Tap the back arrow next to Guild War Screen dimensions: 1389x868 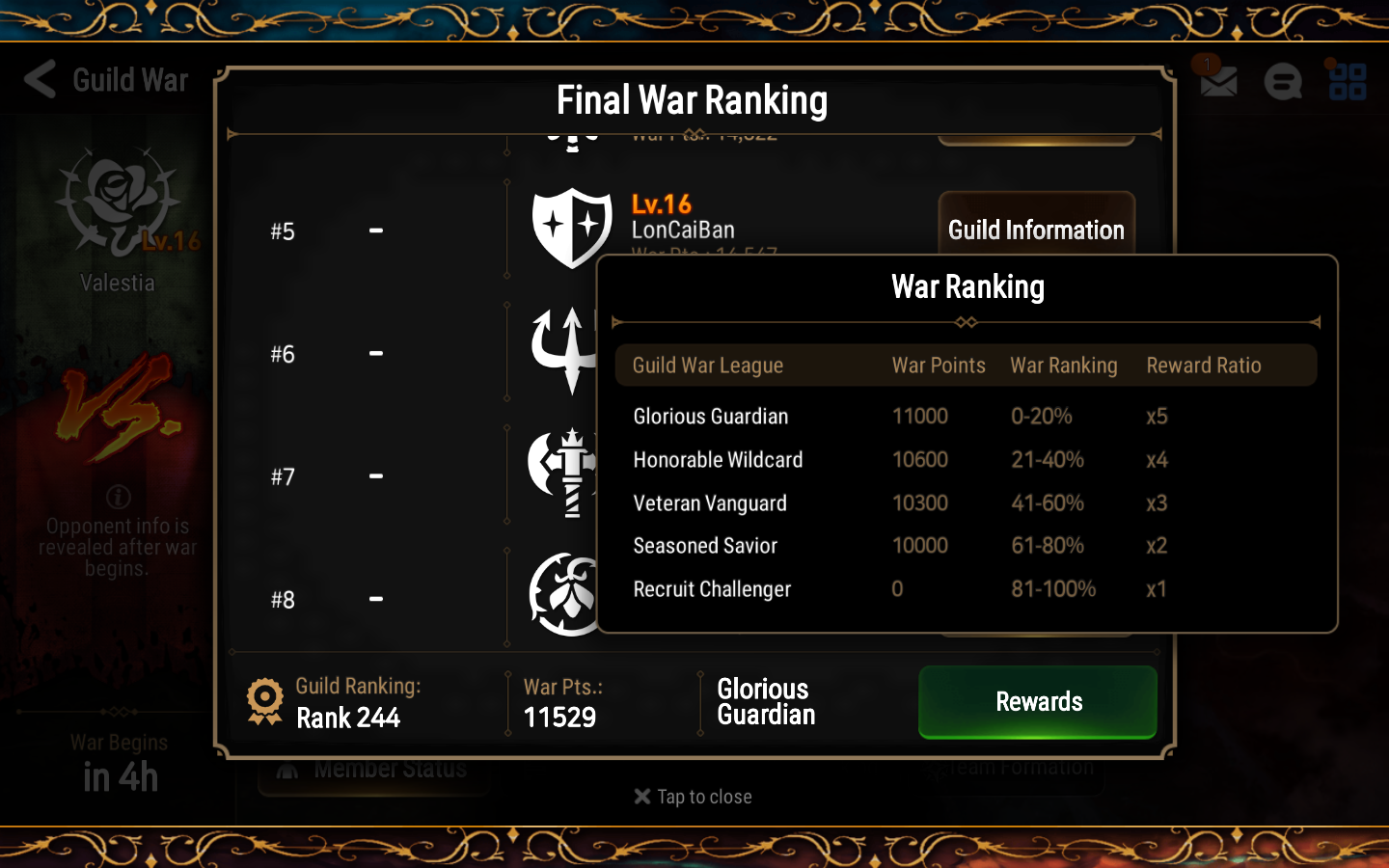(39, 80)
